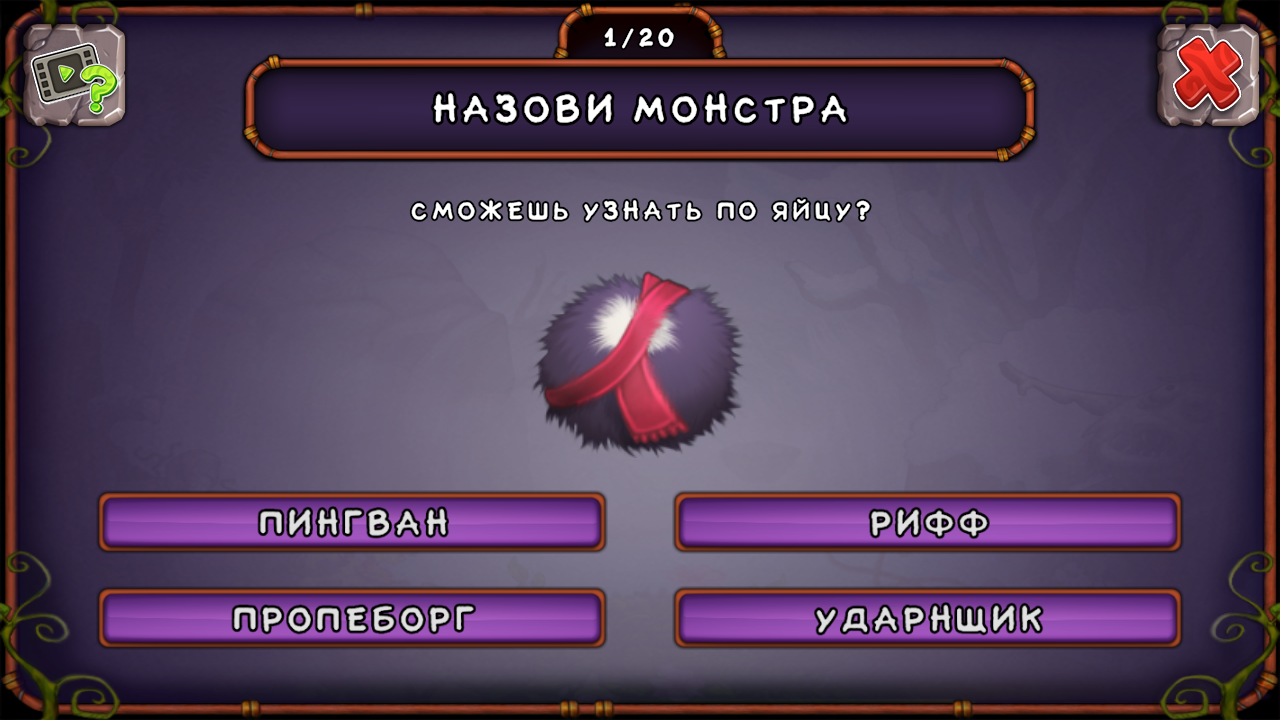Pick the top-right answer choice
Image resolution: width=1280 pixels, height=720 pixels.
[x=929, y=522]
